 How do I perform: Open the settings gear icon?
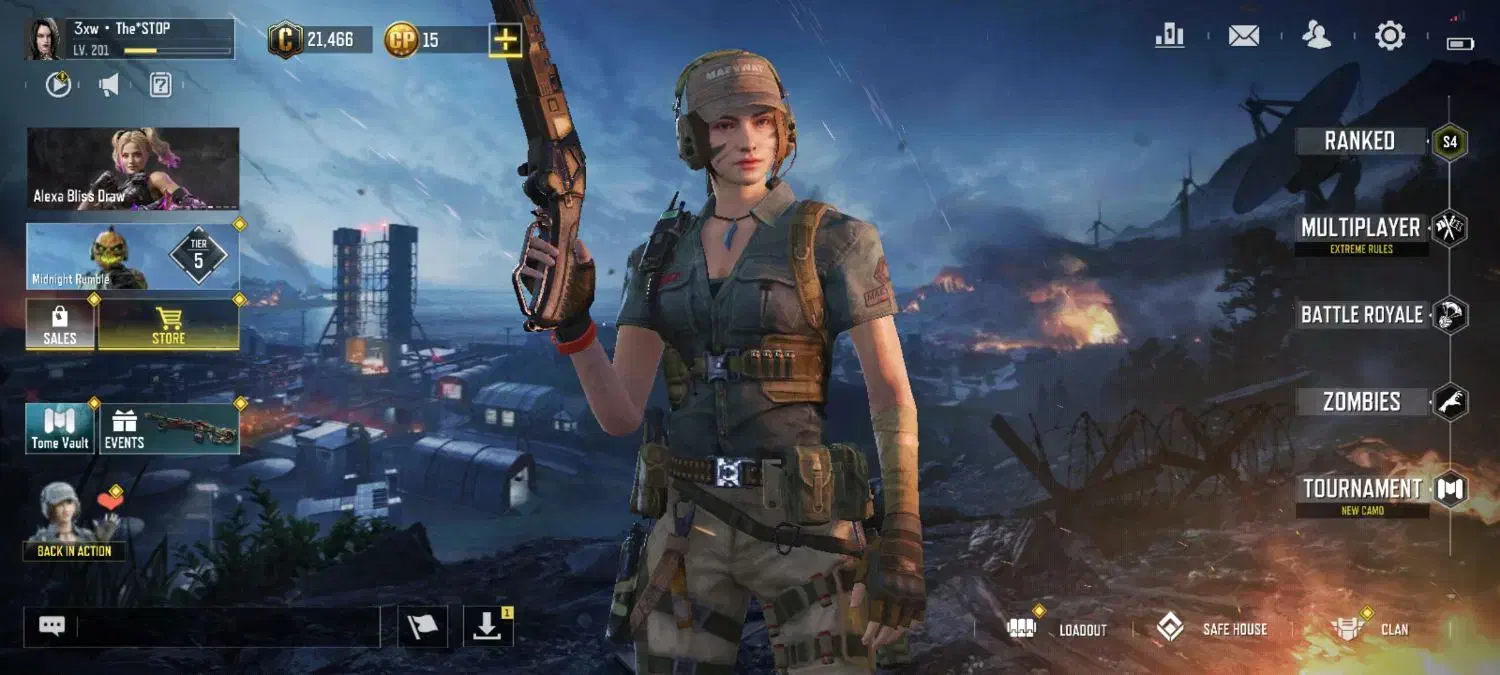click(x=1390, y=37)
